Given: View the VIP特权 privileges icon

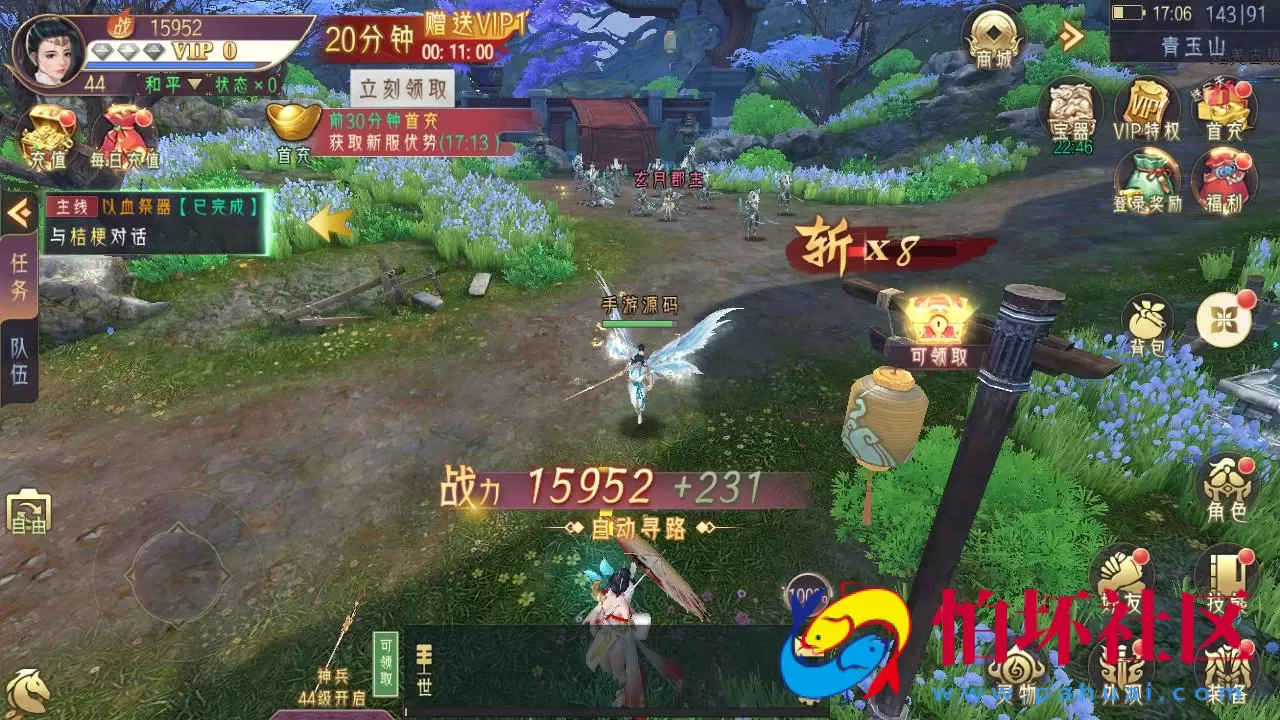Looking at the screenshot, I should tap(1147, 110).
